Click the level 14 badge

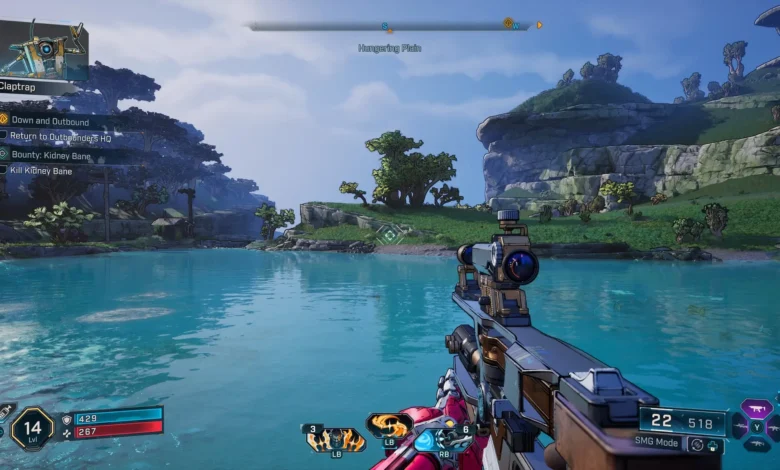[x=32, y=427]
